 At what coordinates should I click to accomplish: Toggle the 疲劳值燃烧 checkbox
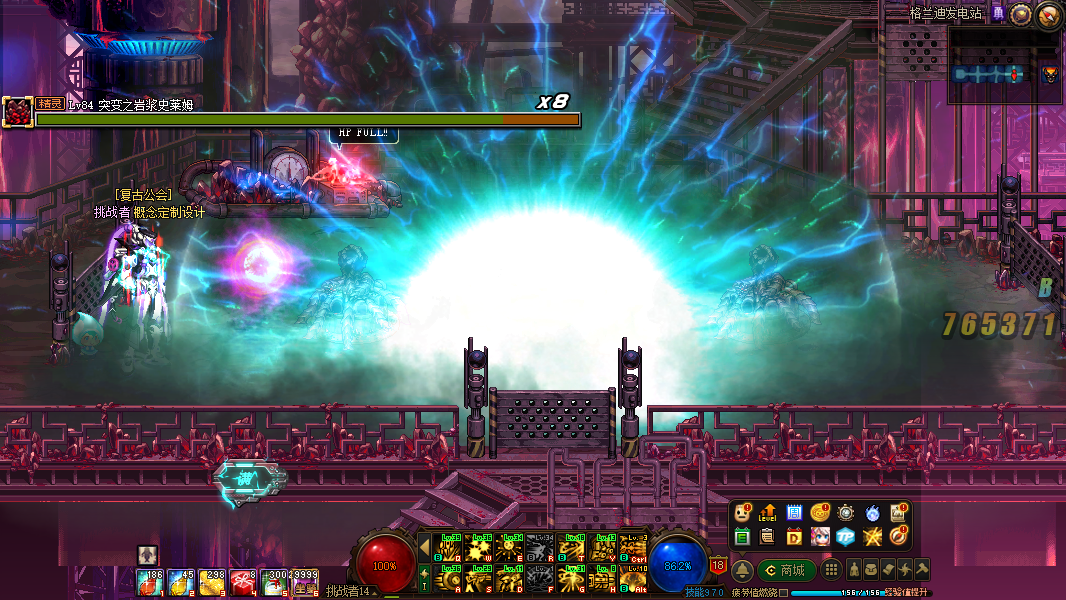(x=784, y=593)
